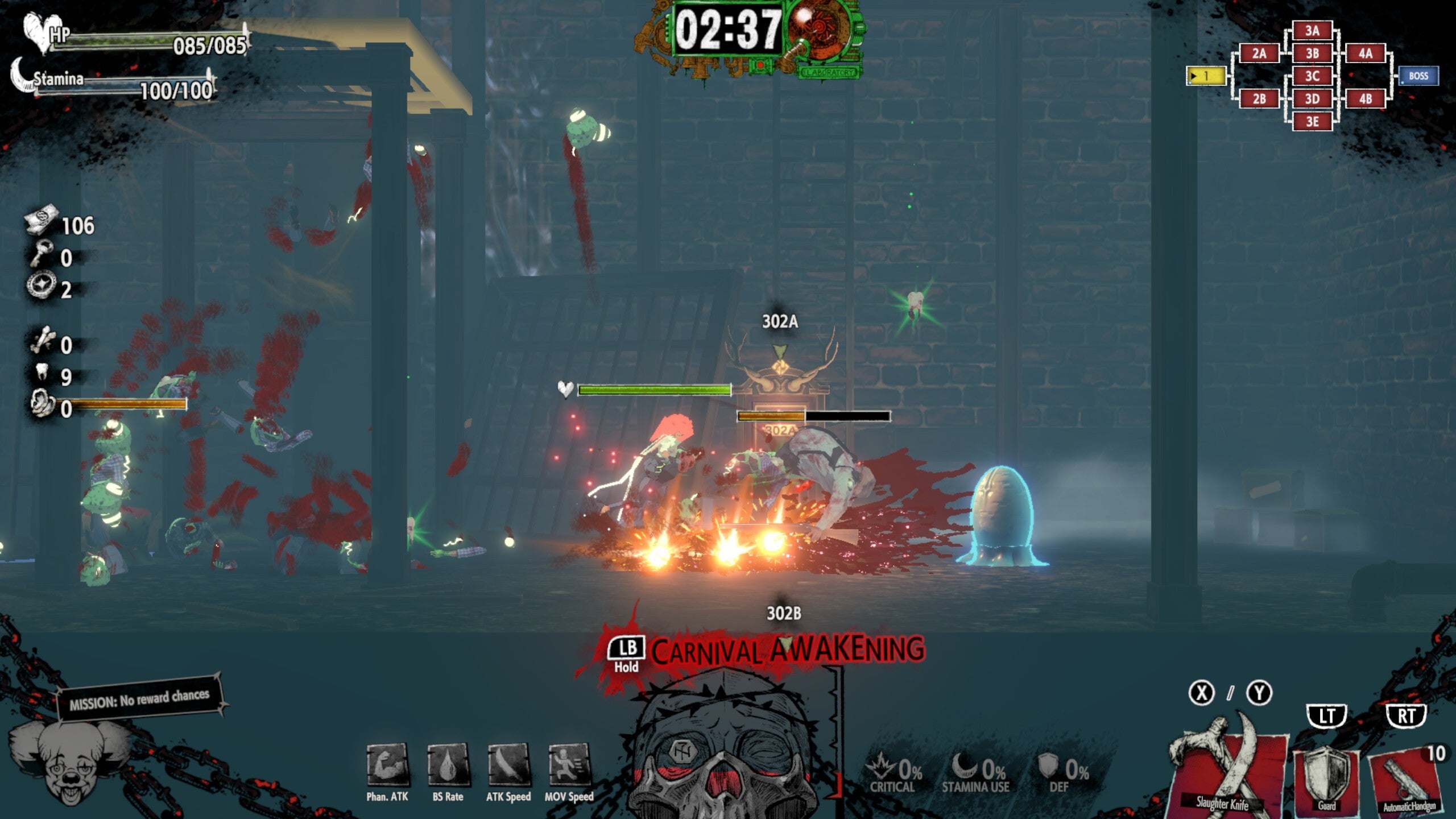Click the yellow stage 1 node
1456x819 pixels.
coord(1206,76)
